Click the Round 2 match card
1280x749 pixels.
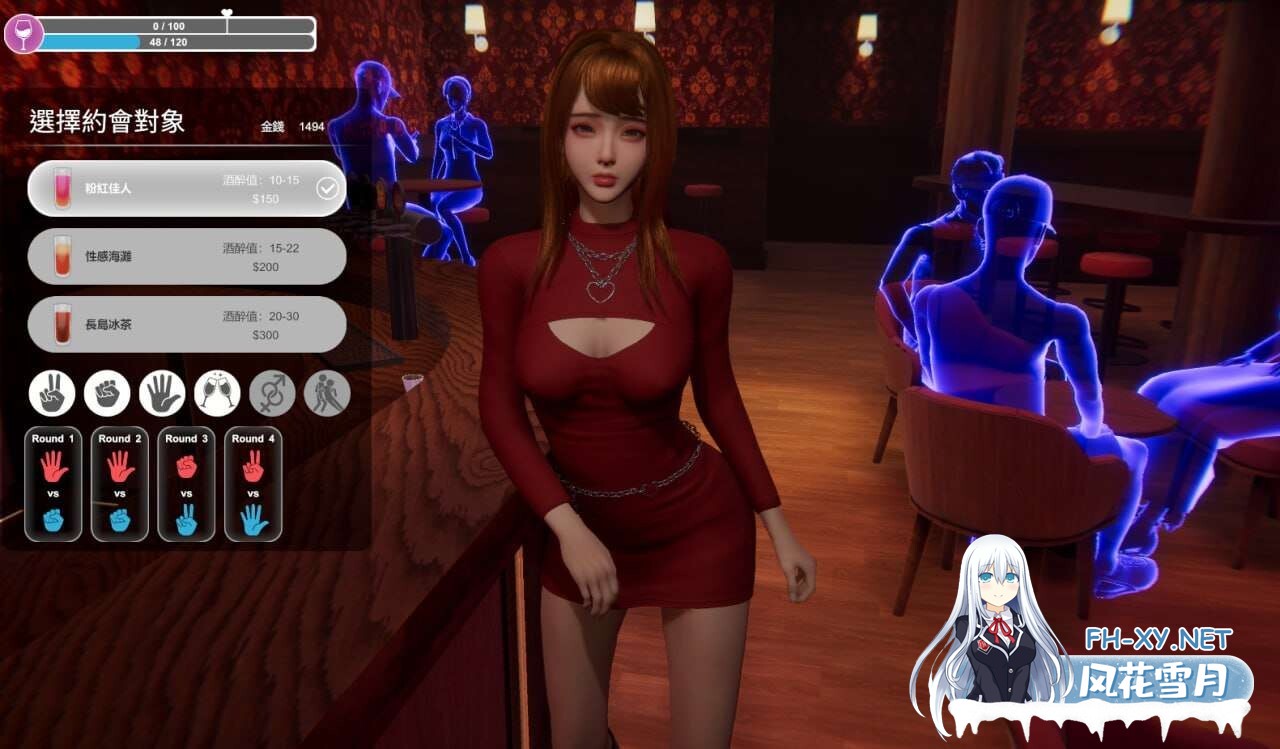tap(119, 484)
